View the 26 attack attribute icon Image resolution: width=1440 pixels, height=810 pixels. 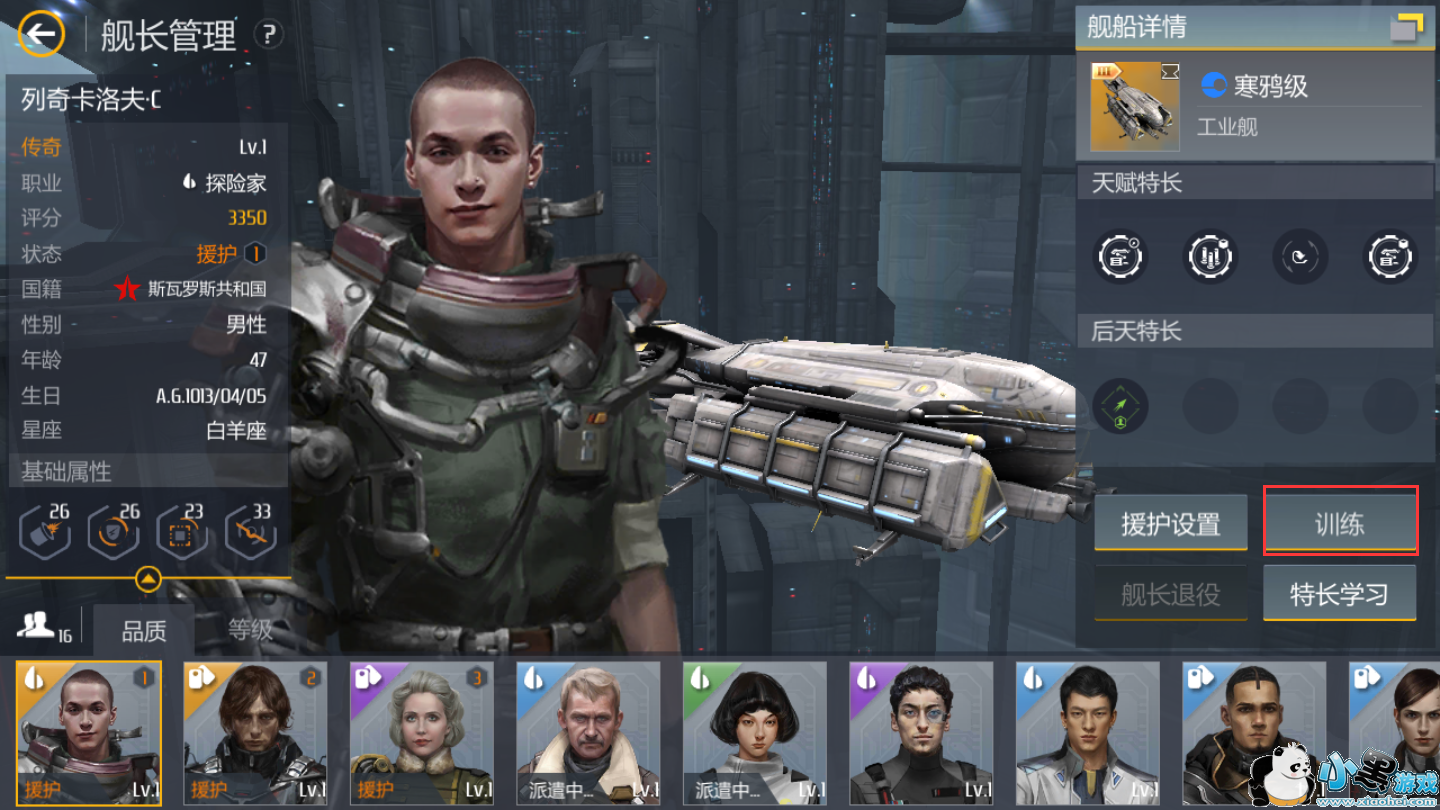click(x=46, y=532)
